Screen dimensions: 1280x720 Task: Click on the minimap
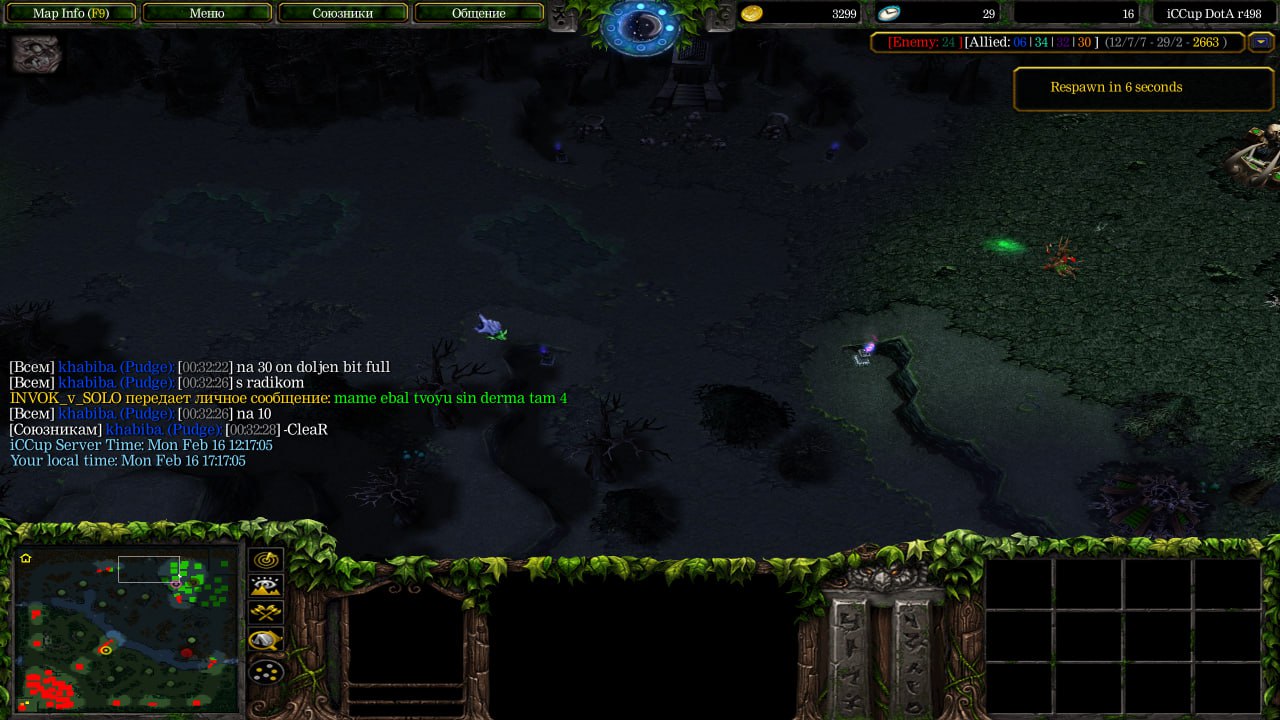tap(126, 628)
